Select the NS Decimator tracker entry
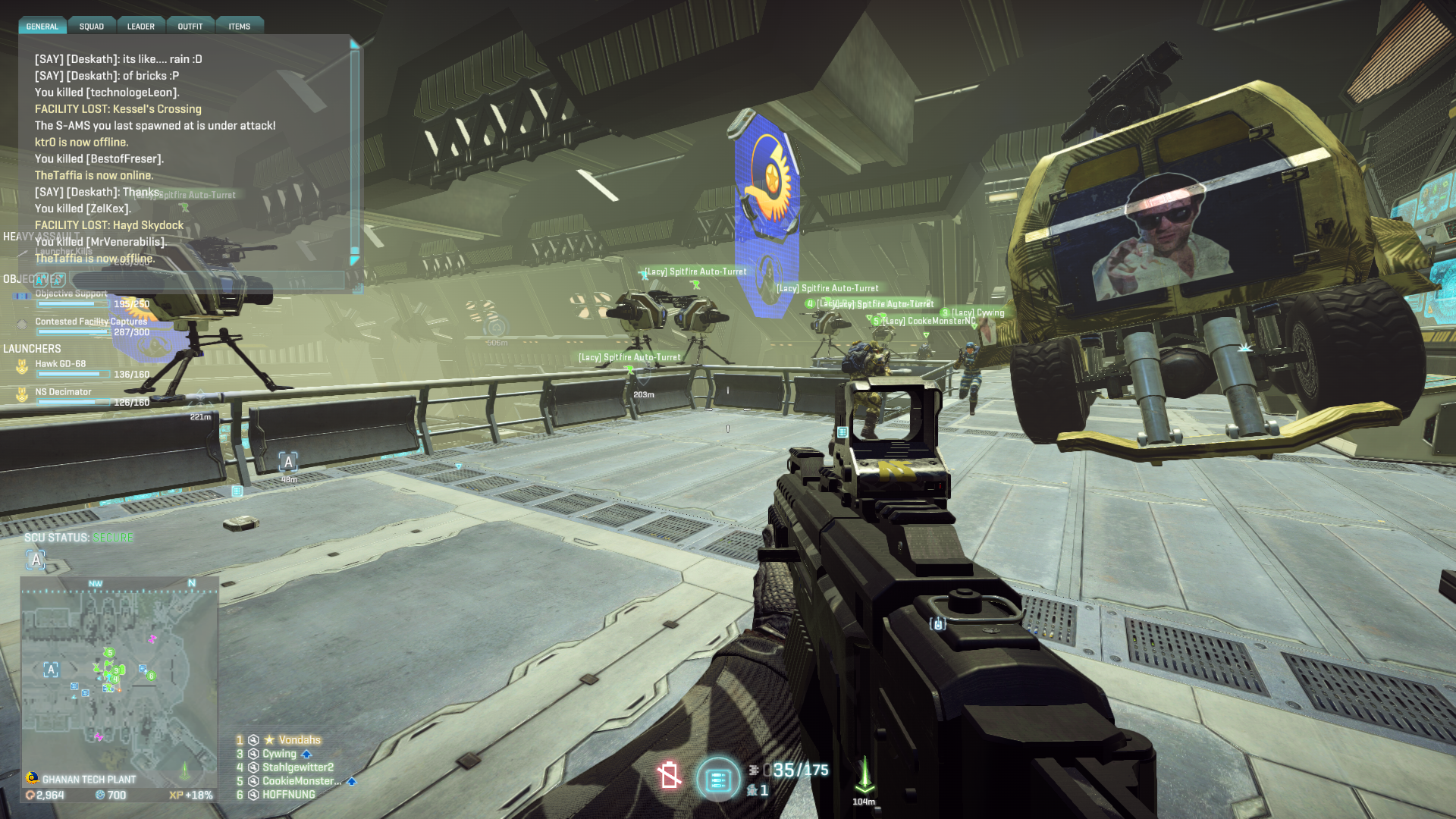This screenshot has height=819, width=1456. coord(63,392)
